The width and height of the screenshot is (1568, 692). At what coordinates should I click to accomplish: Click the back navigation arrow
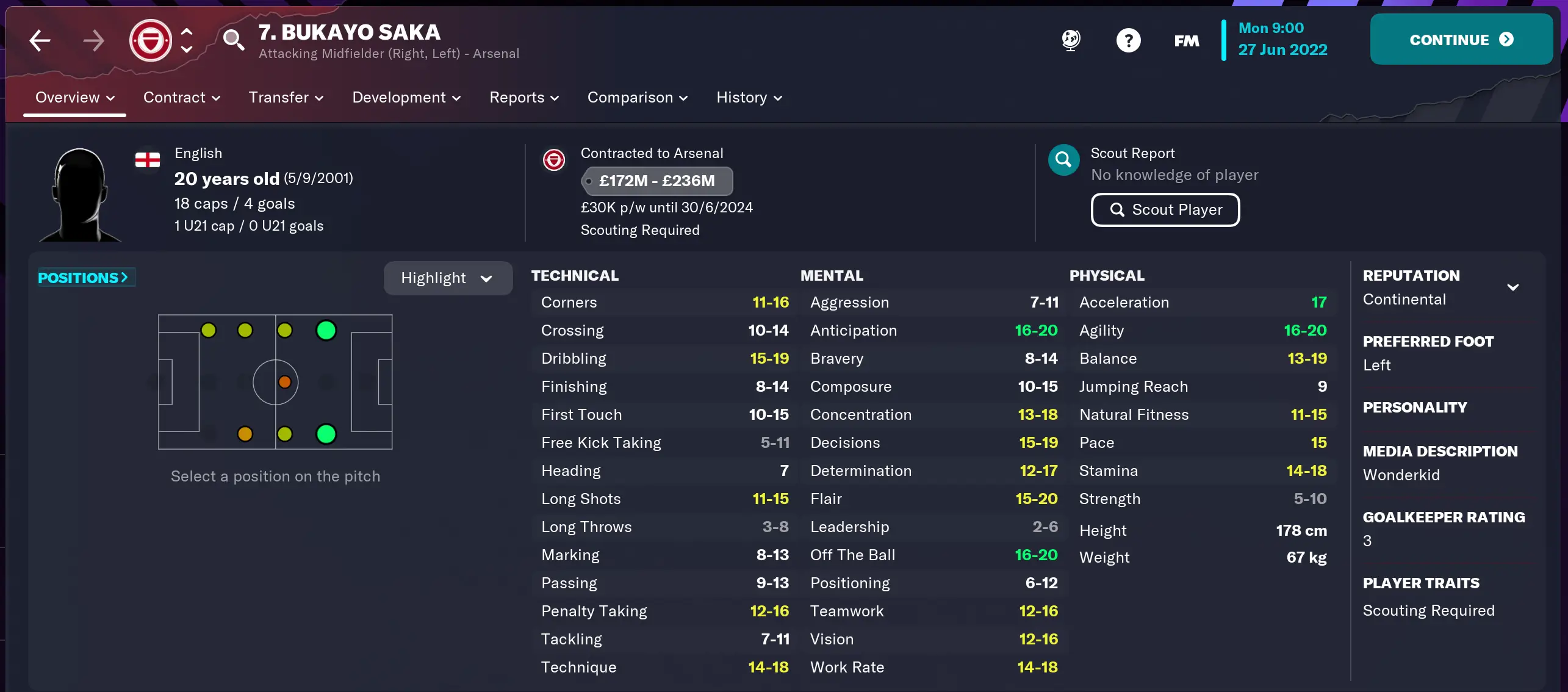[38, 40]
